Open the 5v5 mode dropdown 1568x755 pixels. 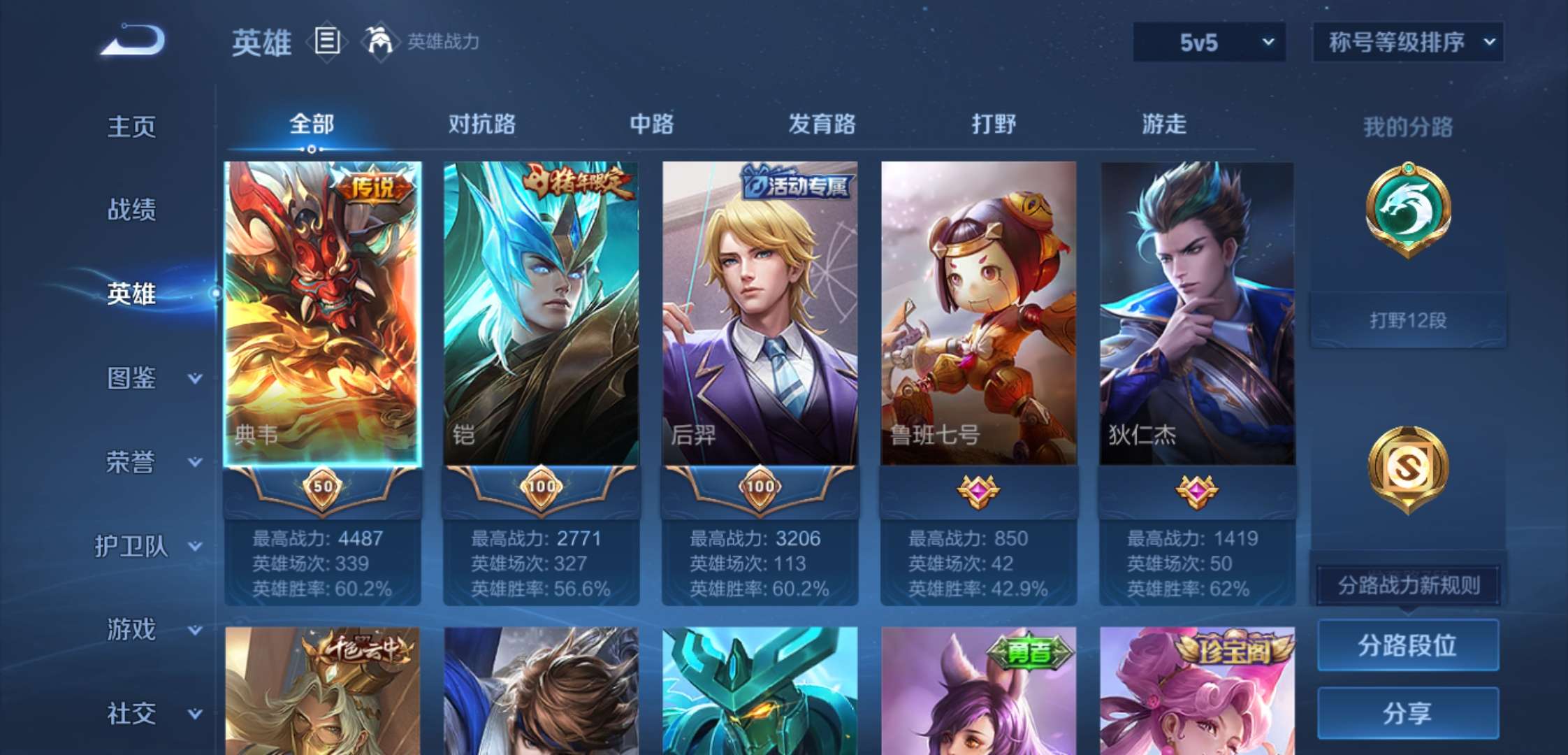(x=1209, y=43)
